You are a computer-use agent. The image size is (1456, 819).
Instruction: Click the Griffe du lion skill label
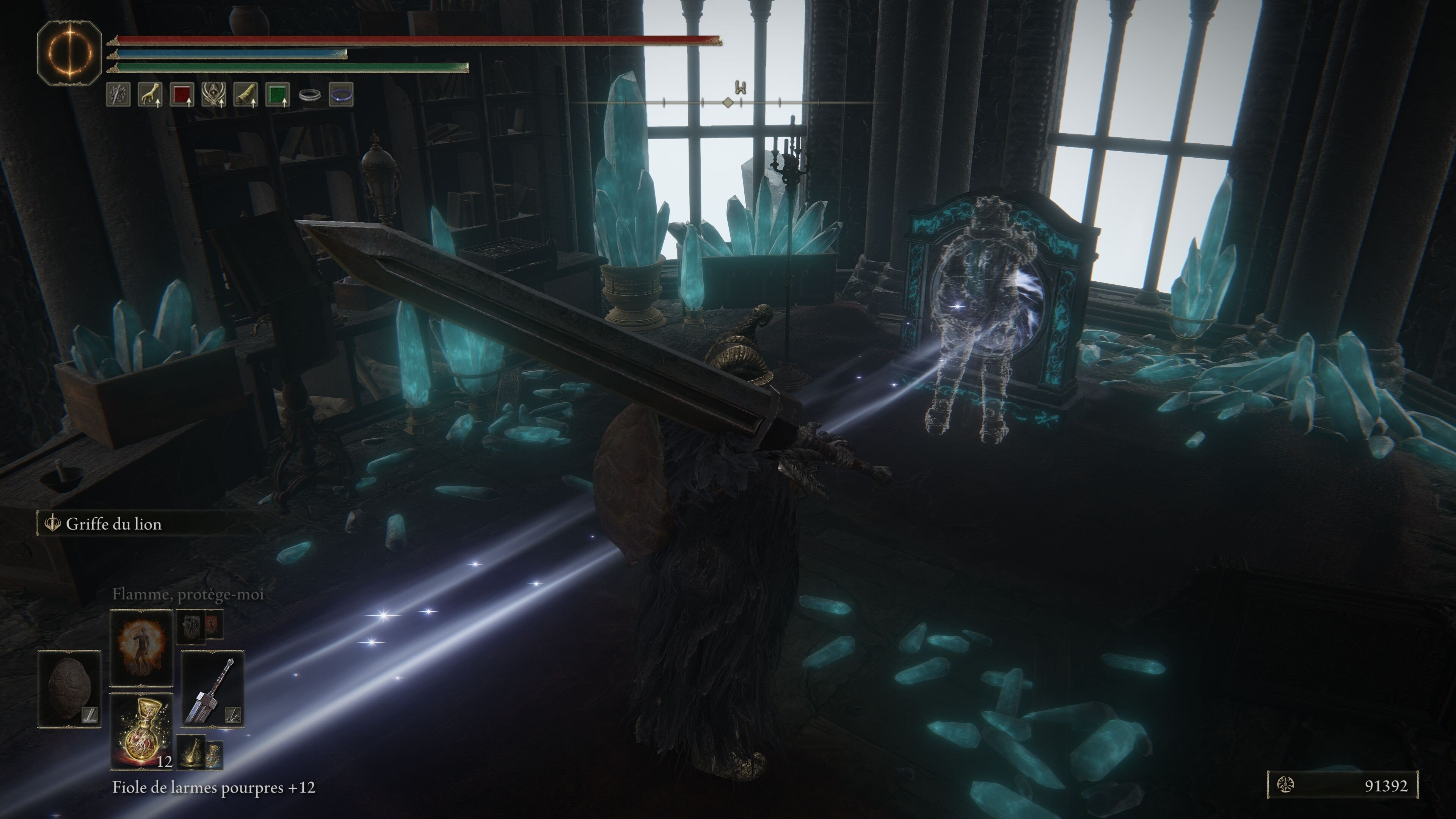pos(113,524)
